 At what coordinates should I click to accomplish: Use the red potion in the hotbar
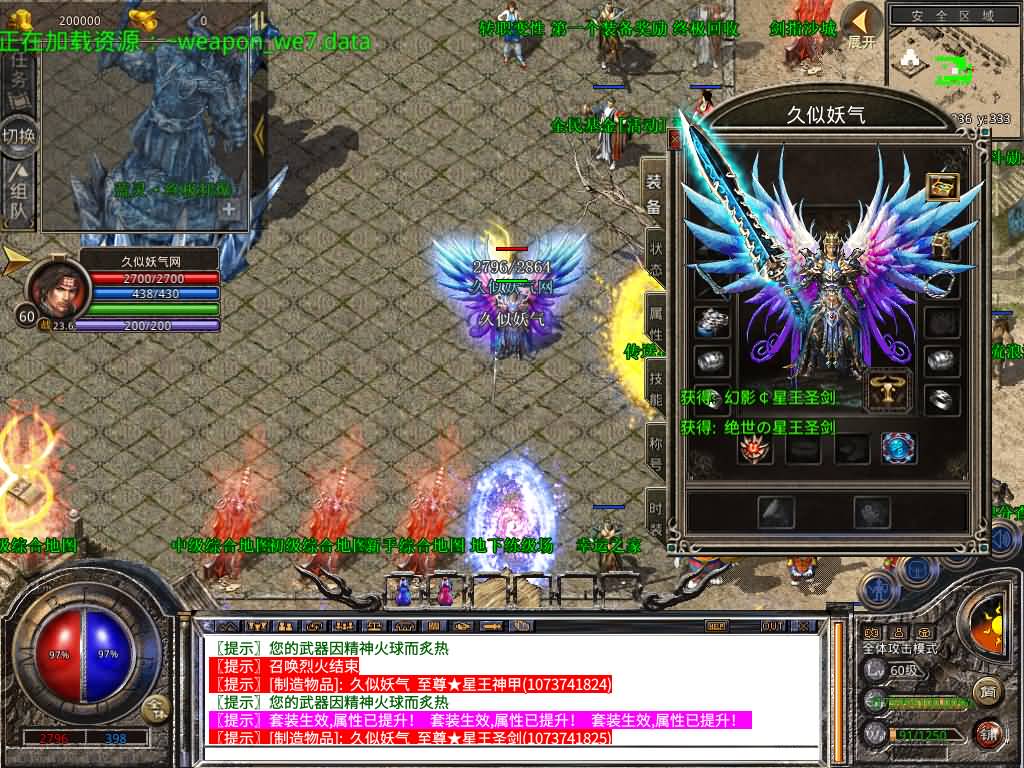pyautogui.click(x=443, y=591)
